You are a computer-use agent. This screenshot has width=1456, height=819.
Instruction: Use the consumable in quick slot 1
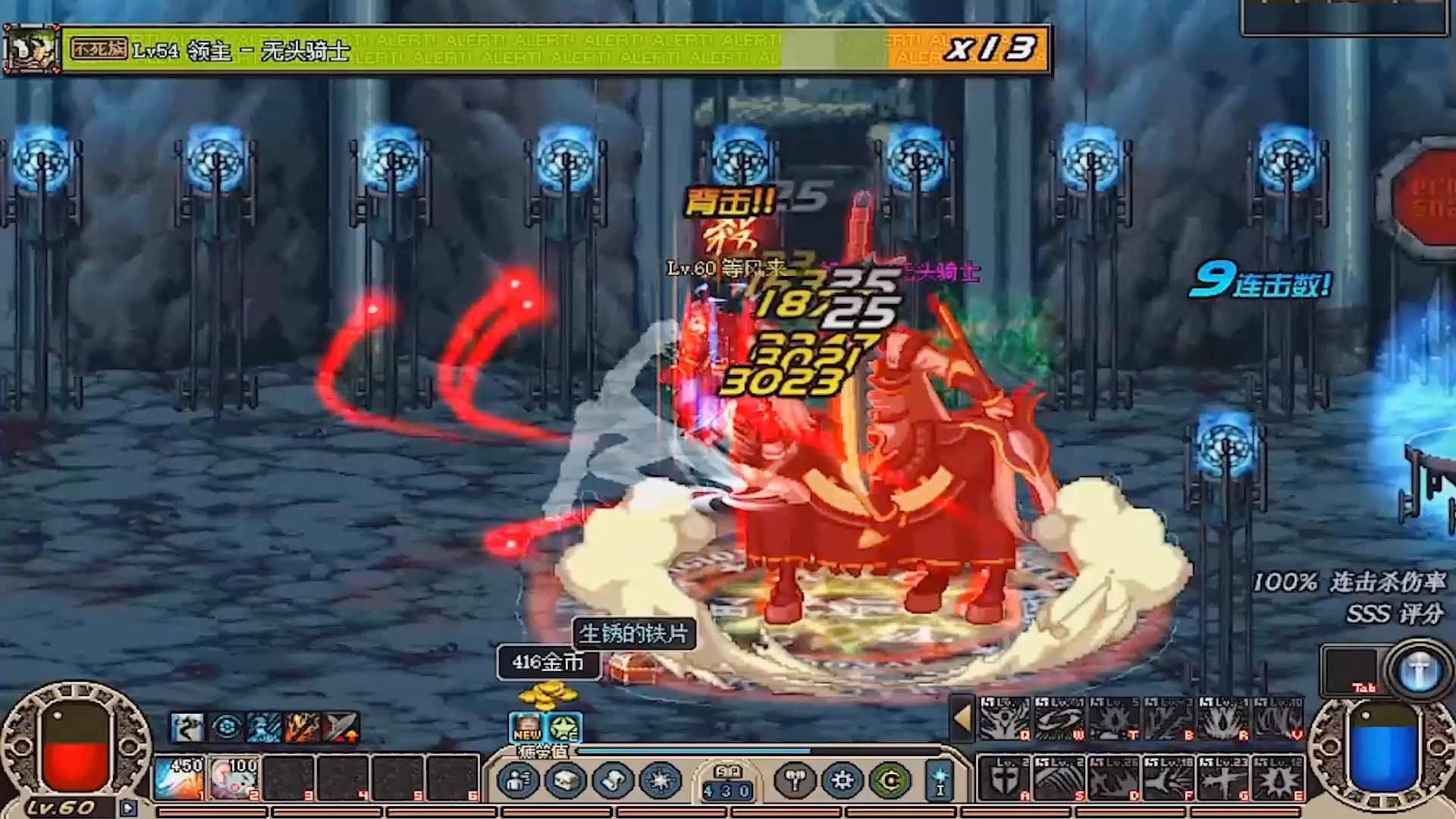tap(178, 778)
